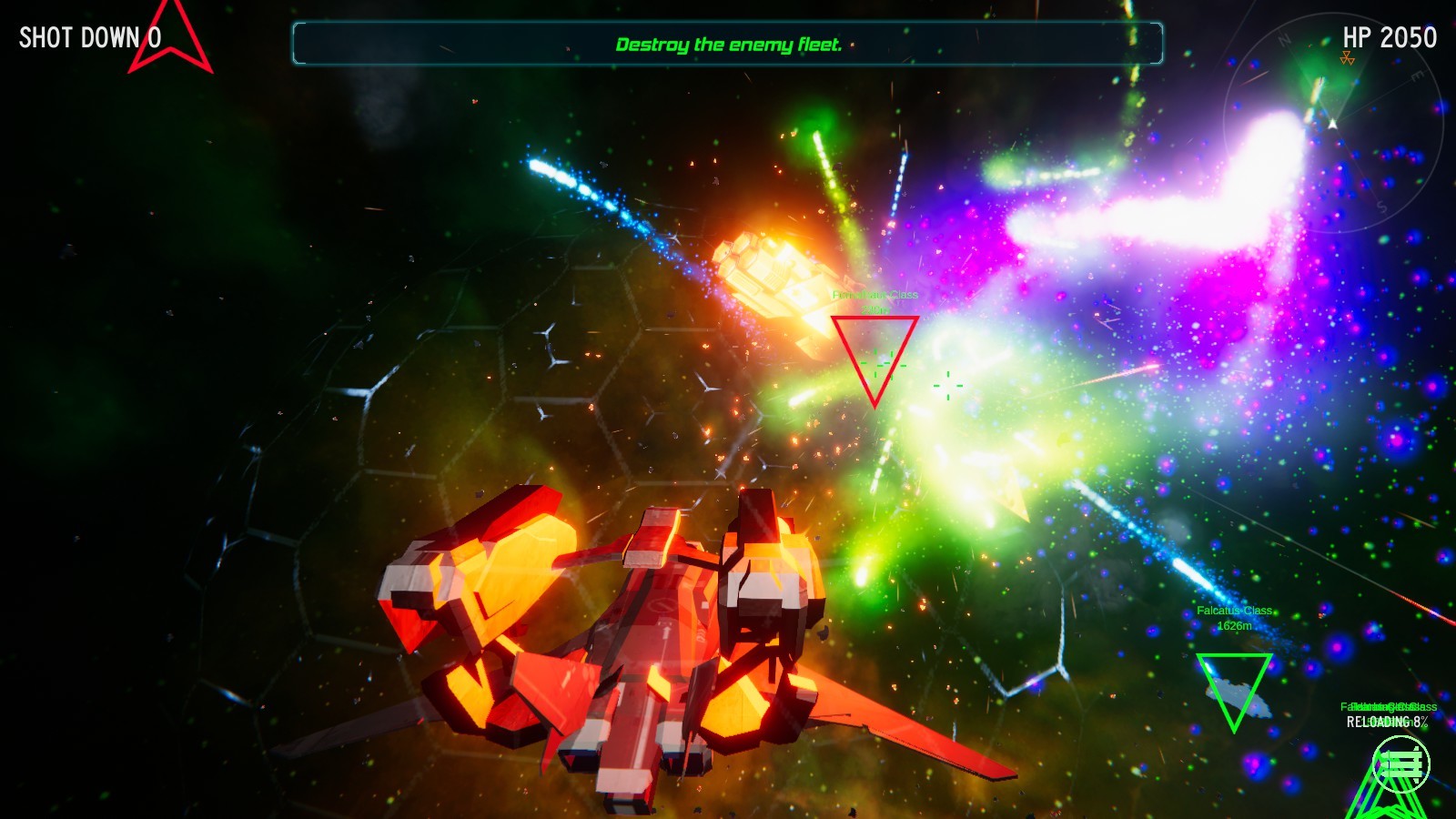Click the orange hazard marker on the radar

1347,57
